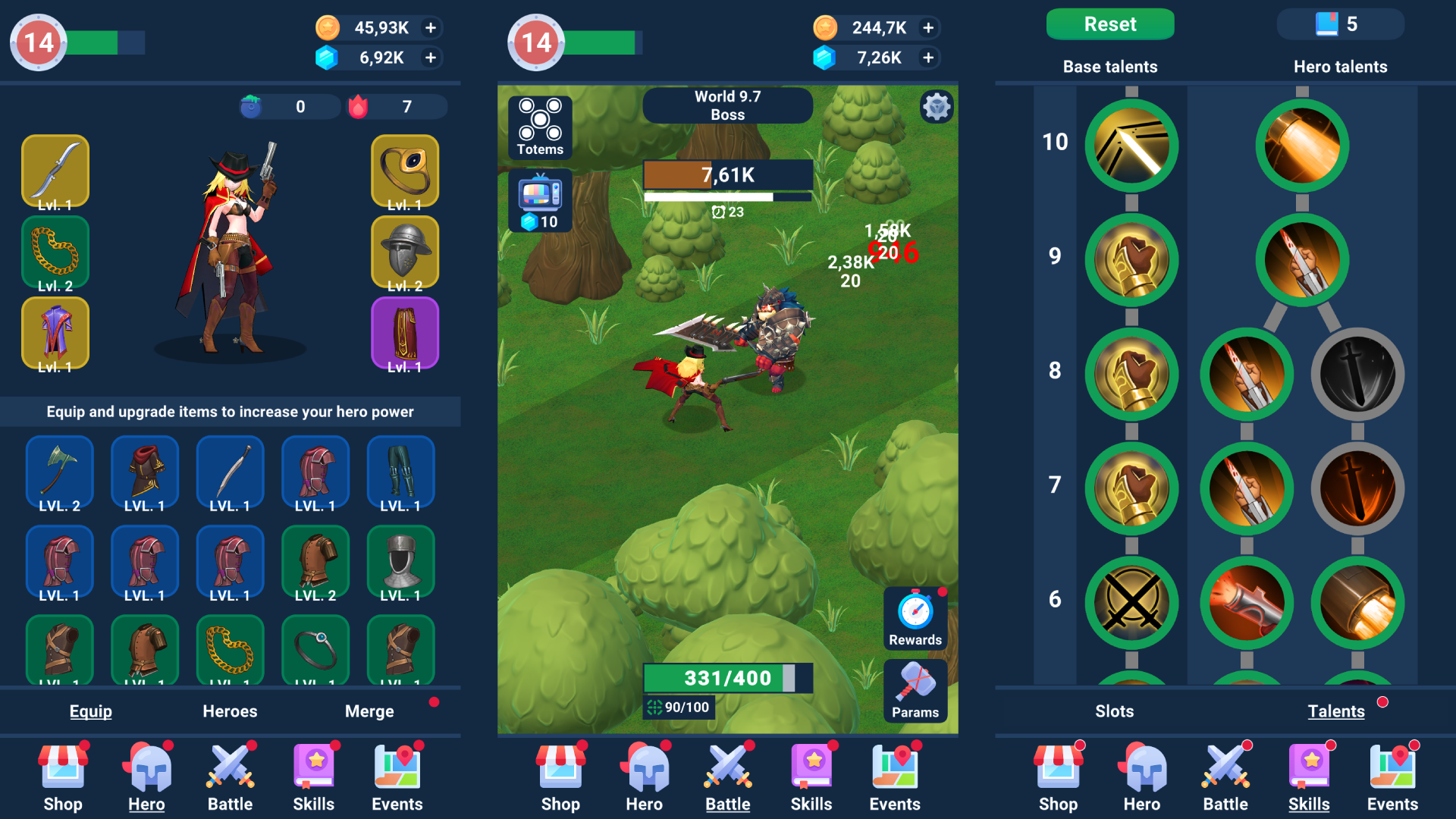Open the ad reward TV icon
This screenshot has width=1456, height=819.
[x=540, y=199]
